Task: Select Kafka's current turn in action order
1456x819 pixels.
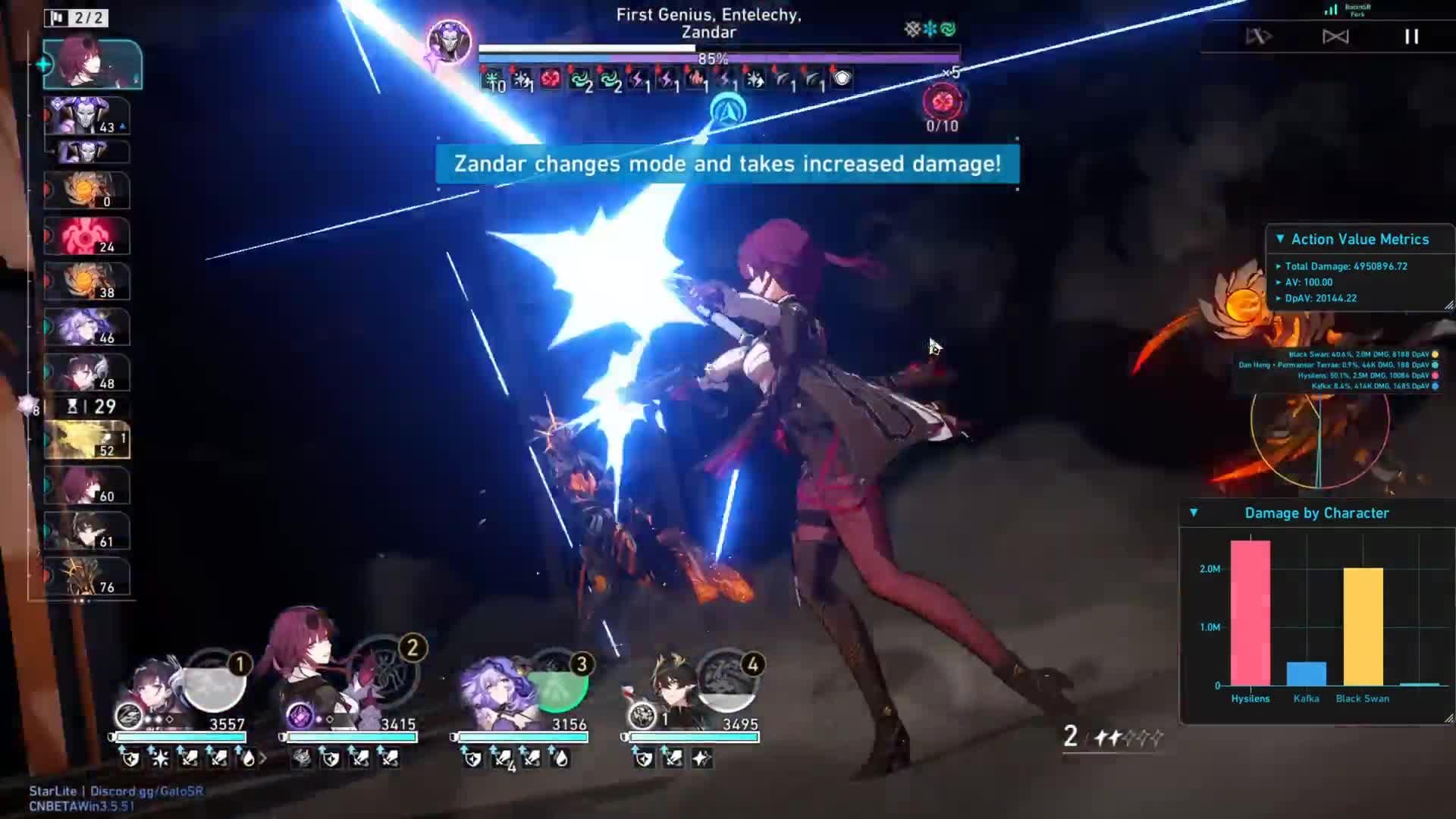Action: point(92,64)
